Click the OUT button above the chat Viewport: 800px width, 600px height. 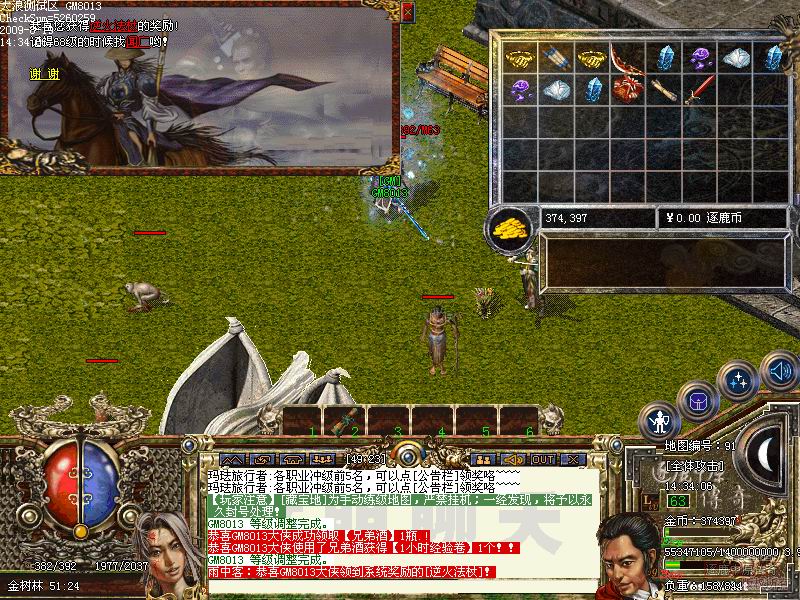click(543, 459)
